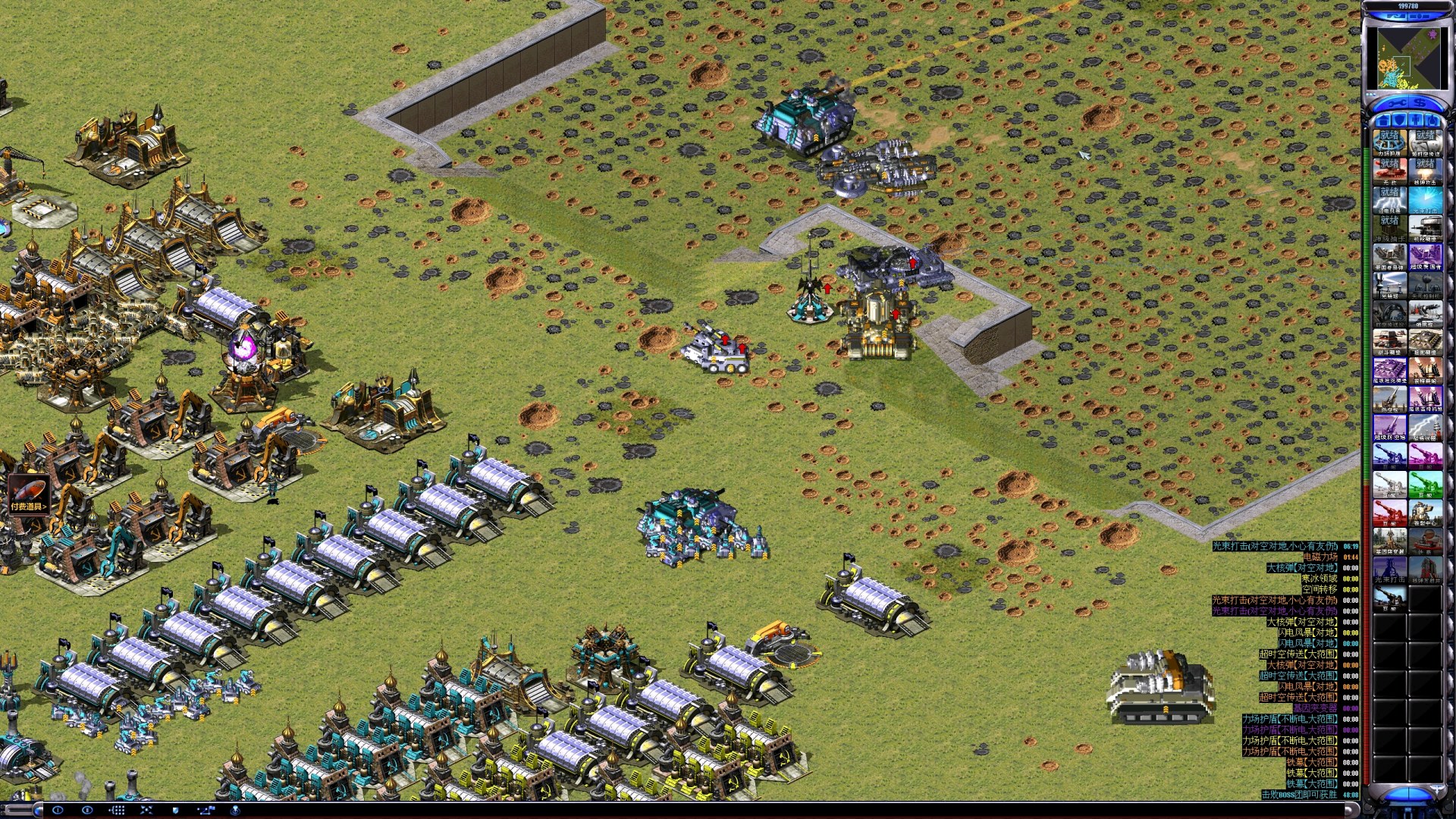Viewport: 1456px width, 819px height.
Task: Choose the green cannon build icon
Action: 1425,485
